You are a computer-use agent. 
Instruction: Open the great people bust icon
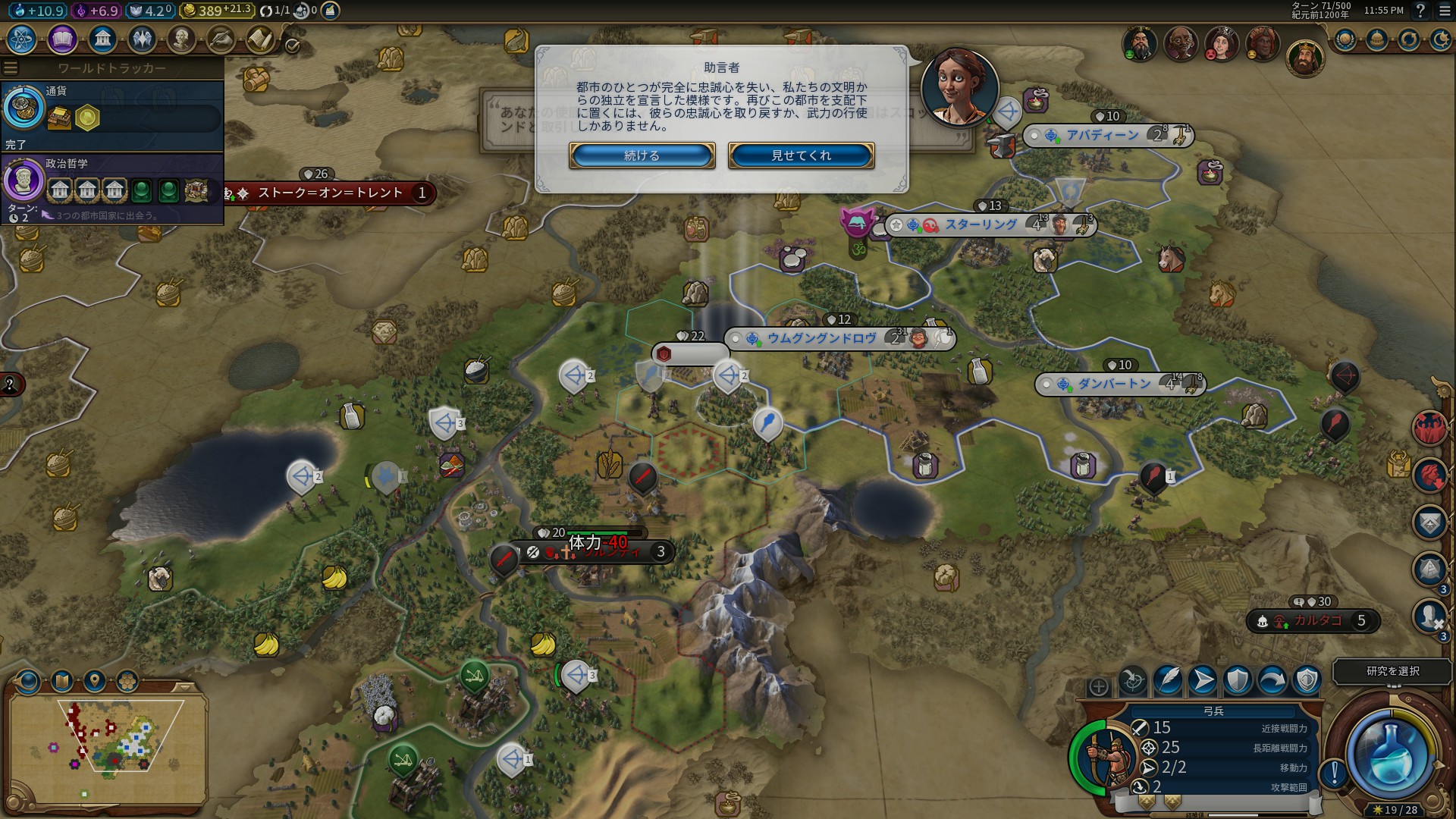coord(181,39)
